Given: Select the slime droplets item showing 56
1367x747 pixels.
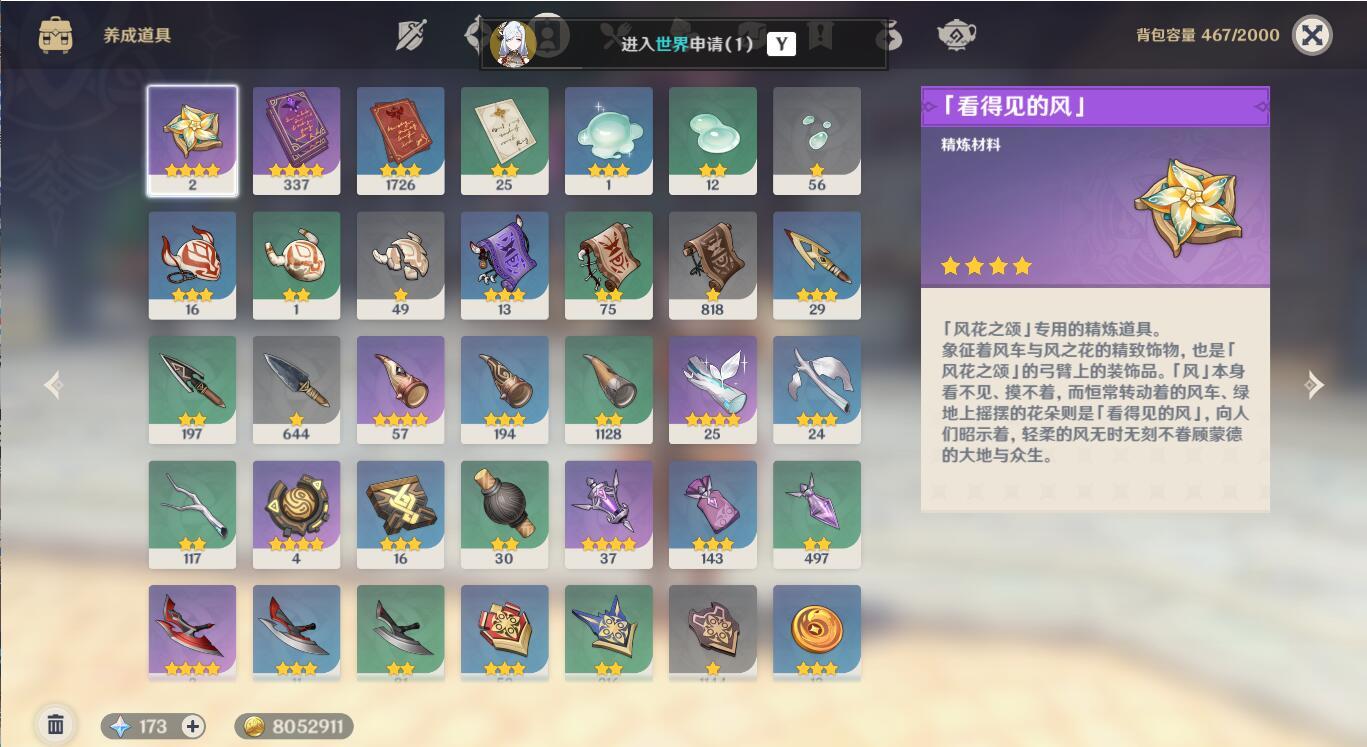Looking at the screenshot, I should click(817, 140).
